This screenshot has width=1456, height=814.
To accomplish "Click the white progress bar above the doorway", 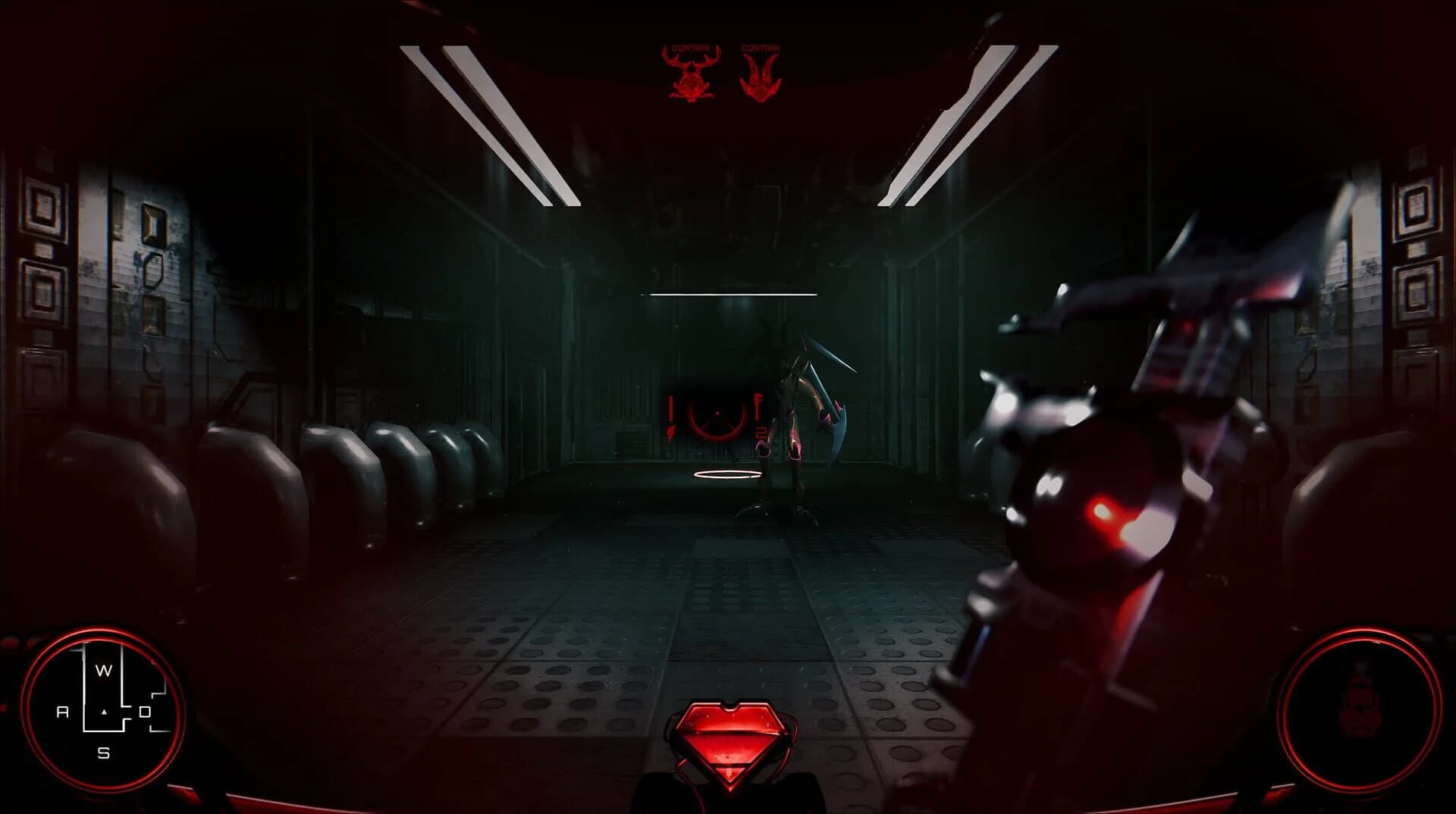I will coord(730,293).
